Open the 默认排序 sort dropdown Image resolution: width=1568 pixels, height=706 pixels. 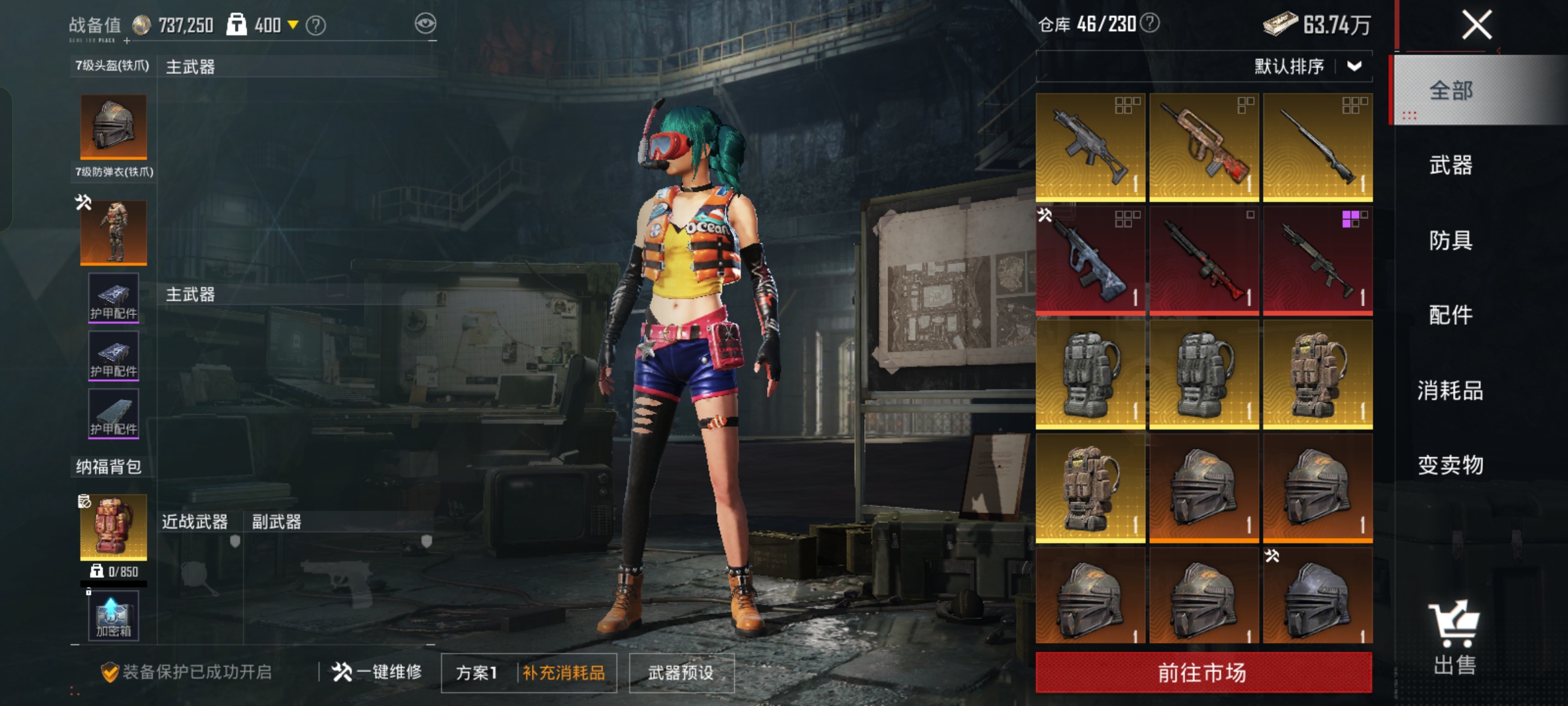coord(1307,66)
